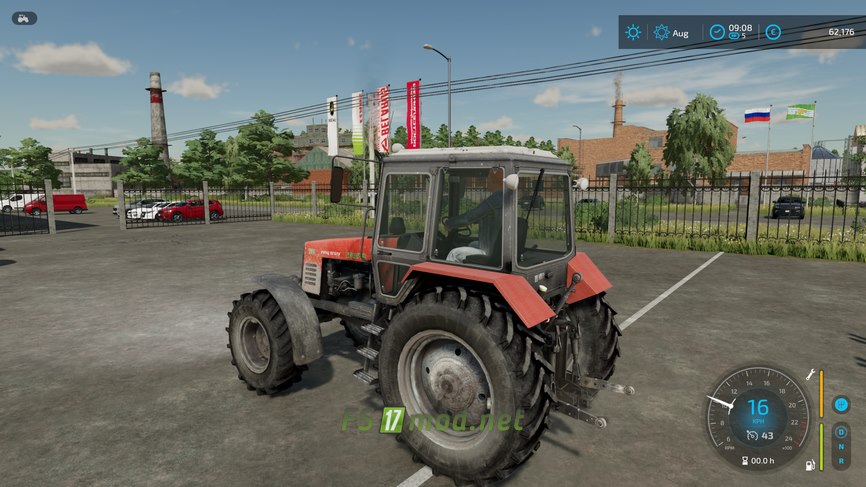Click the tractor vehicle indicator icon
Screen dimensions: 866x487
click(x=24, y=18)
